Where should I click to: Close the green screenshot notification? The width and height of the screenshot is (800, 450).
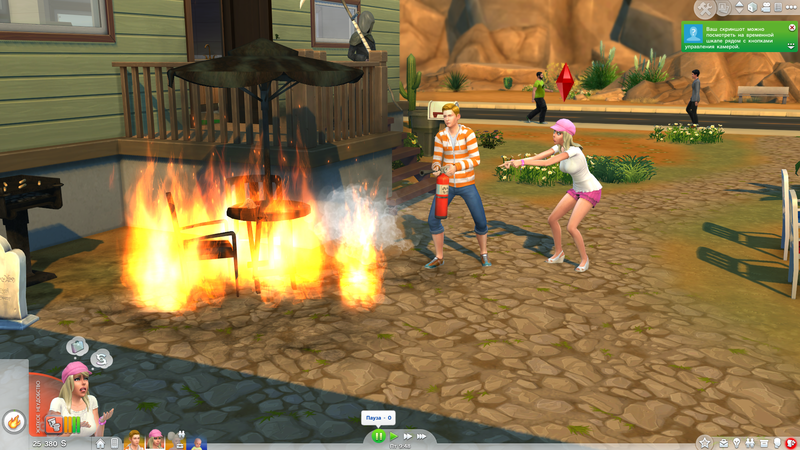[791, 29]
